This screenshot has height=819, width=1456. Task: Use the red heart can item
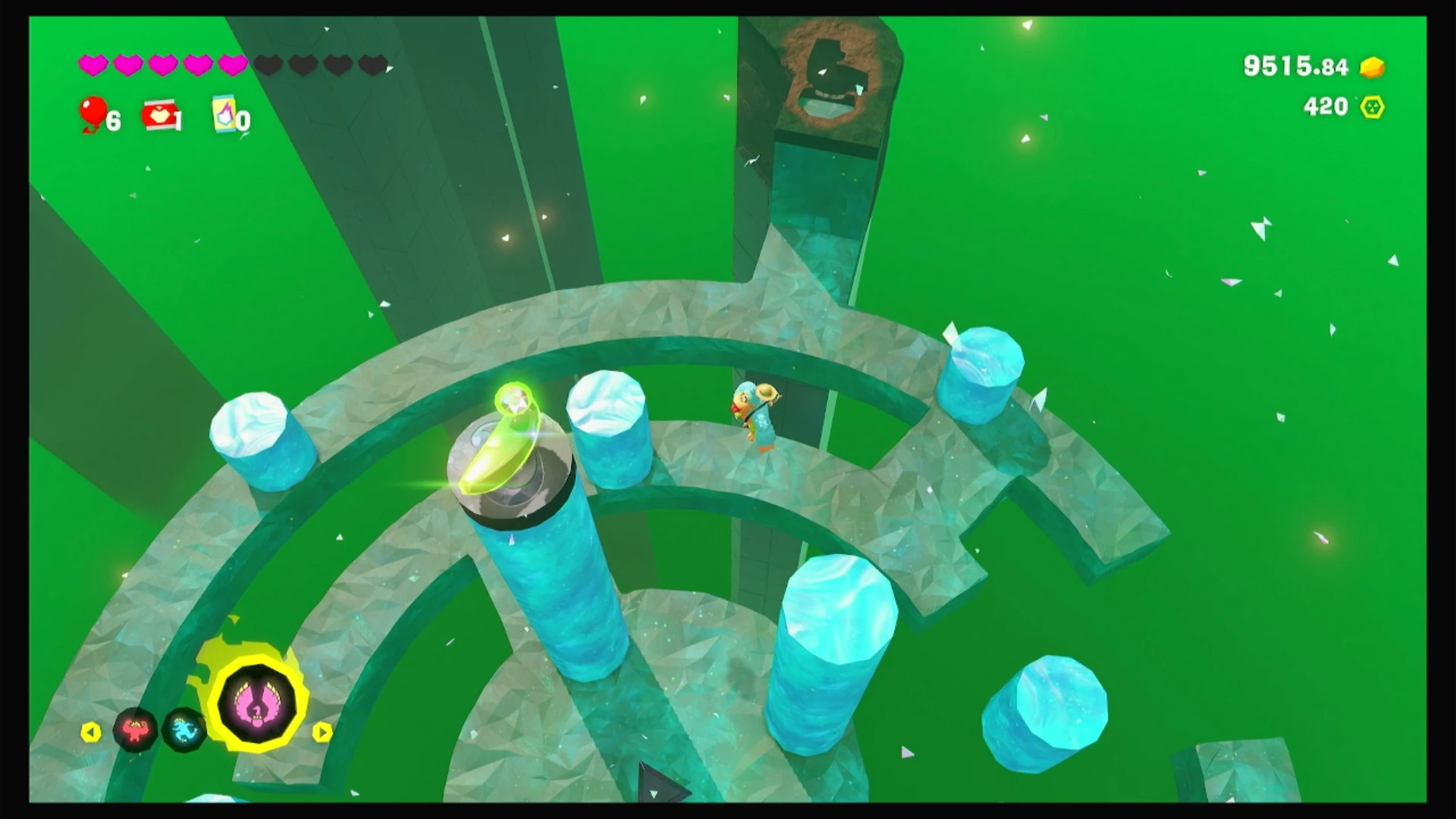pos(160,116)
